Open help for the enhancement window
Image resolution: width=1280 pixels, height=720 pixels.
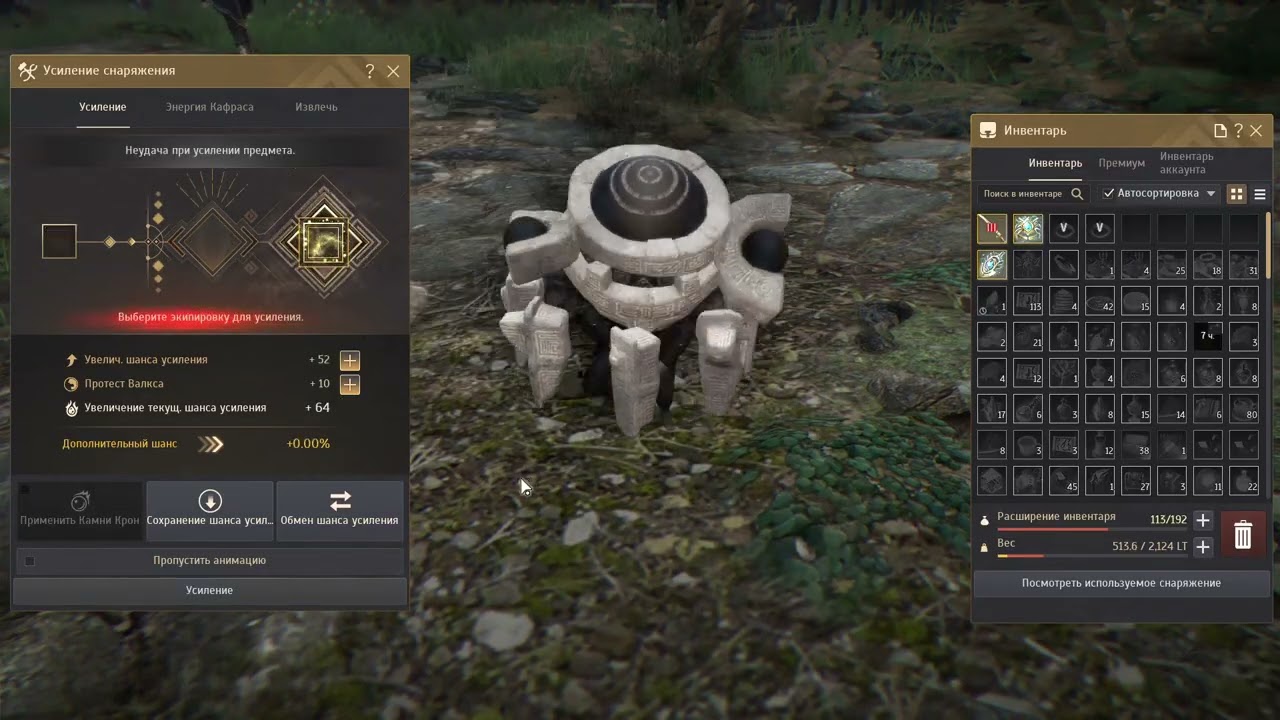pyautogui.click(x=370, y=71)
